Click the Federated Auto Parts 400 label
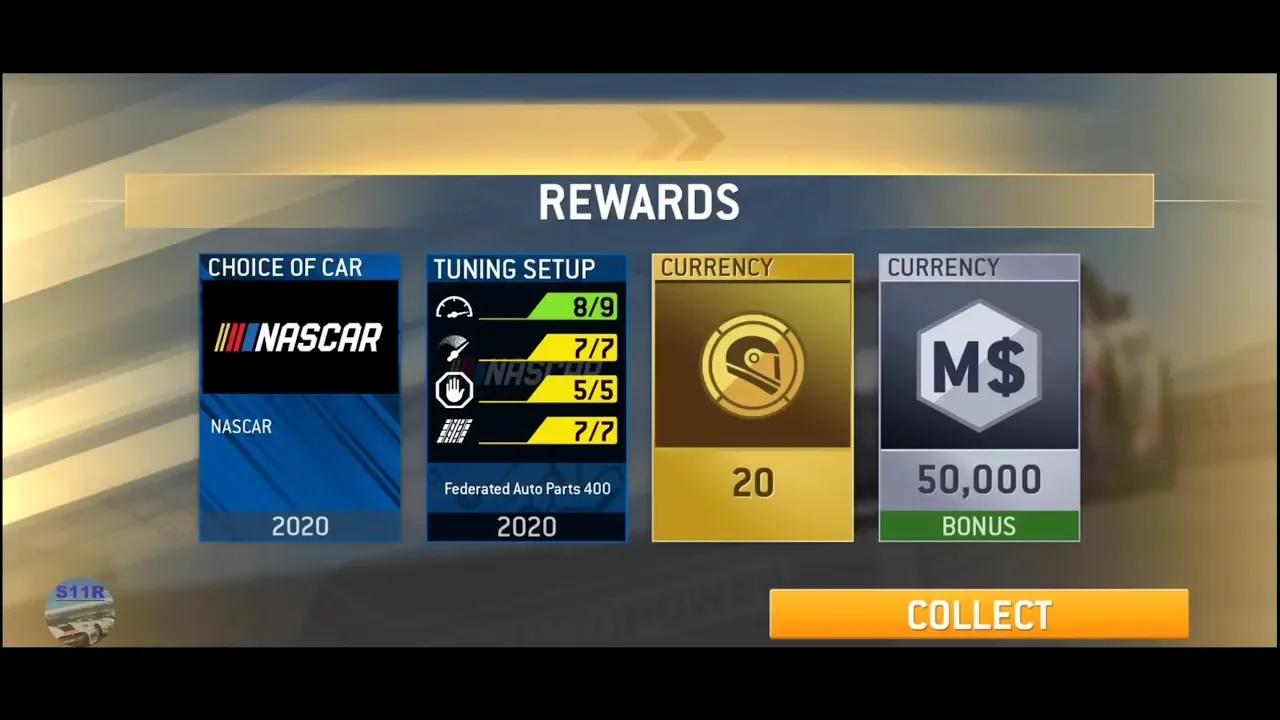This screenshot has width=1280, height=720. tap(526, 489)
